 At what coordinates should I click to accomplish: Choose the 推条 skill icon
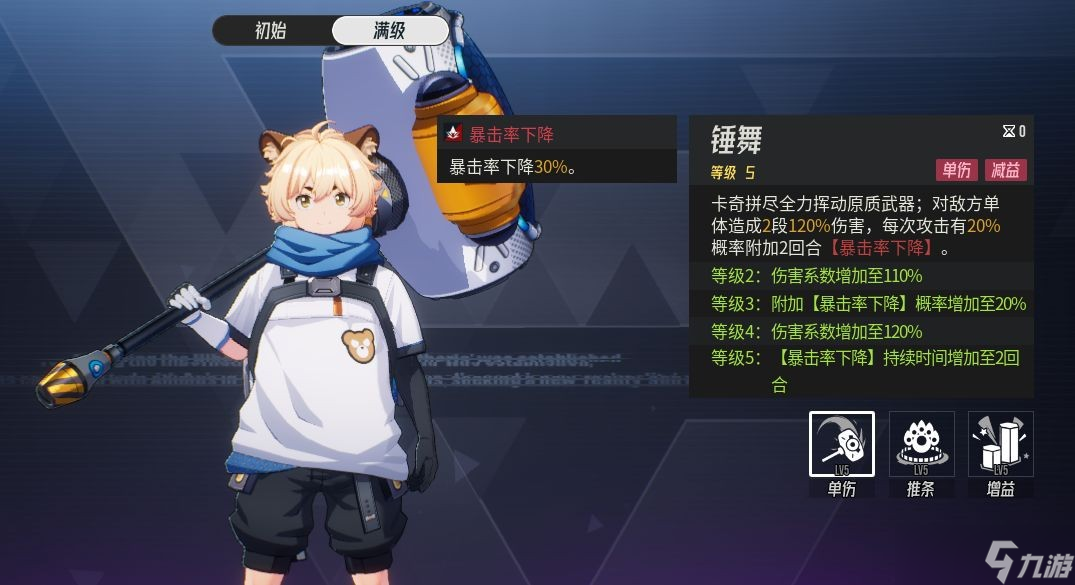point(921,444)
